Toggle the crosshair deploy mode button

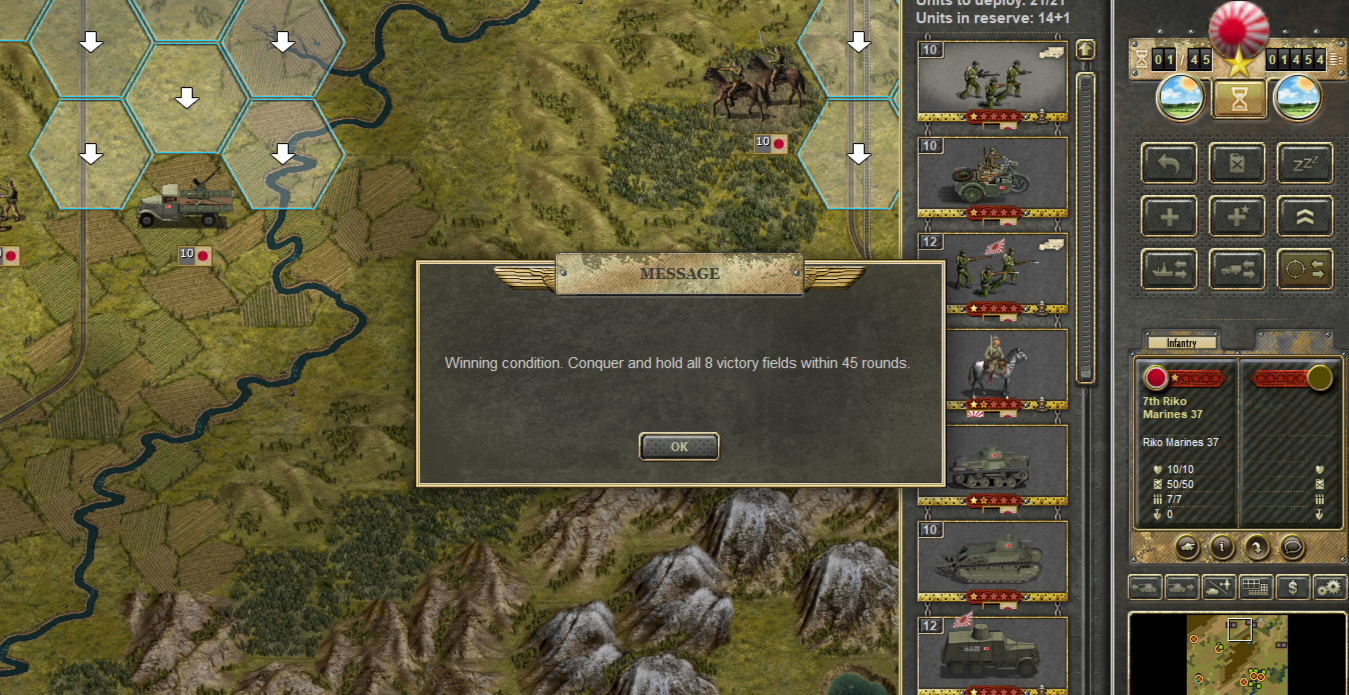pyautogui.click(x=1304, y=269)
